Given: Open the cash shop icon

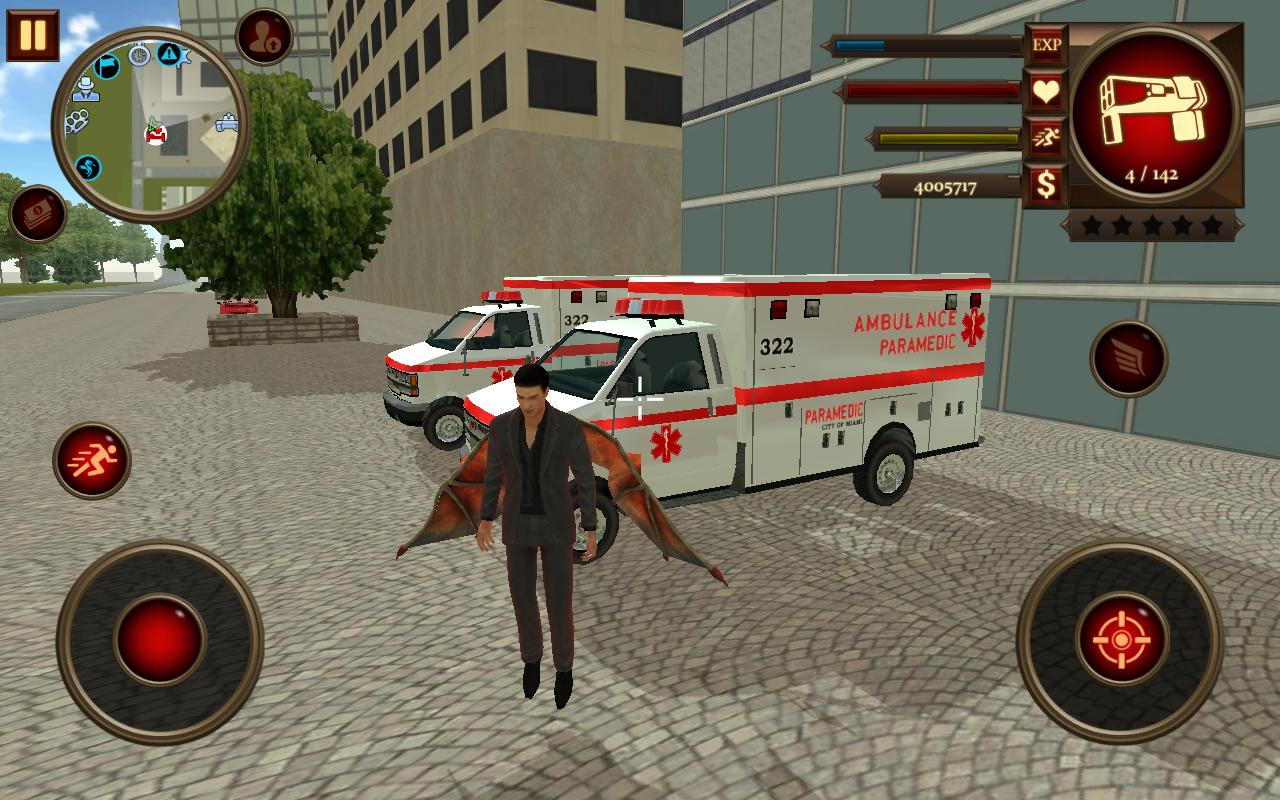Looking at the screenshot, I should tap(38, 214).
